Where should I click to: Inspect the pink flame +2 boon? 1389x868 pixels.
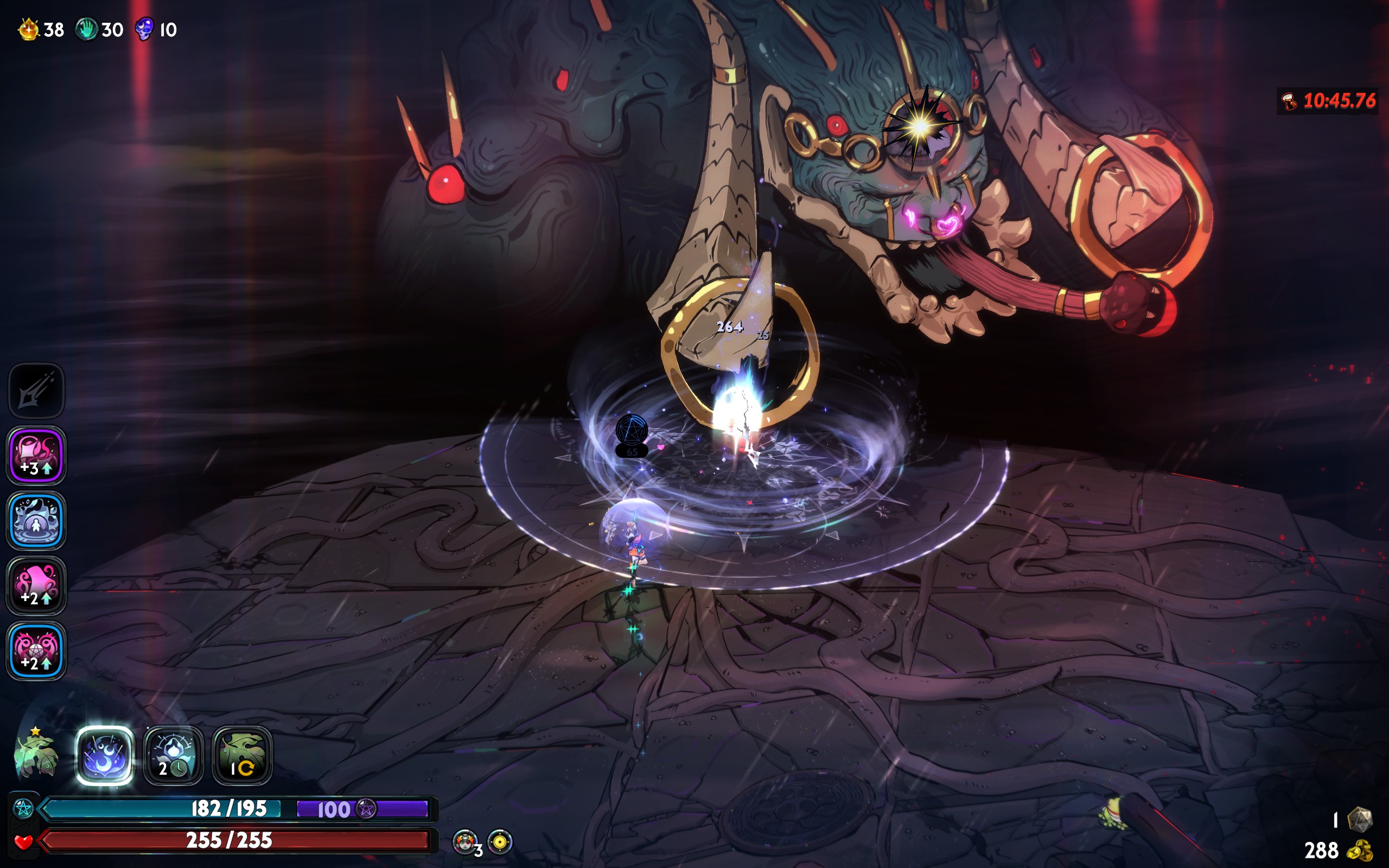click(x=36, y=585)
